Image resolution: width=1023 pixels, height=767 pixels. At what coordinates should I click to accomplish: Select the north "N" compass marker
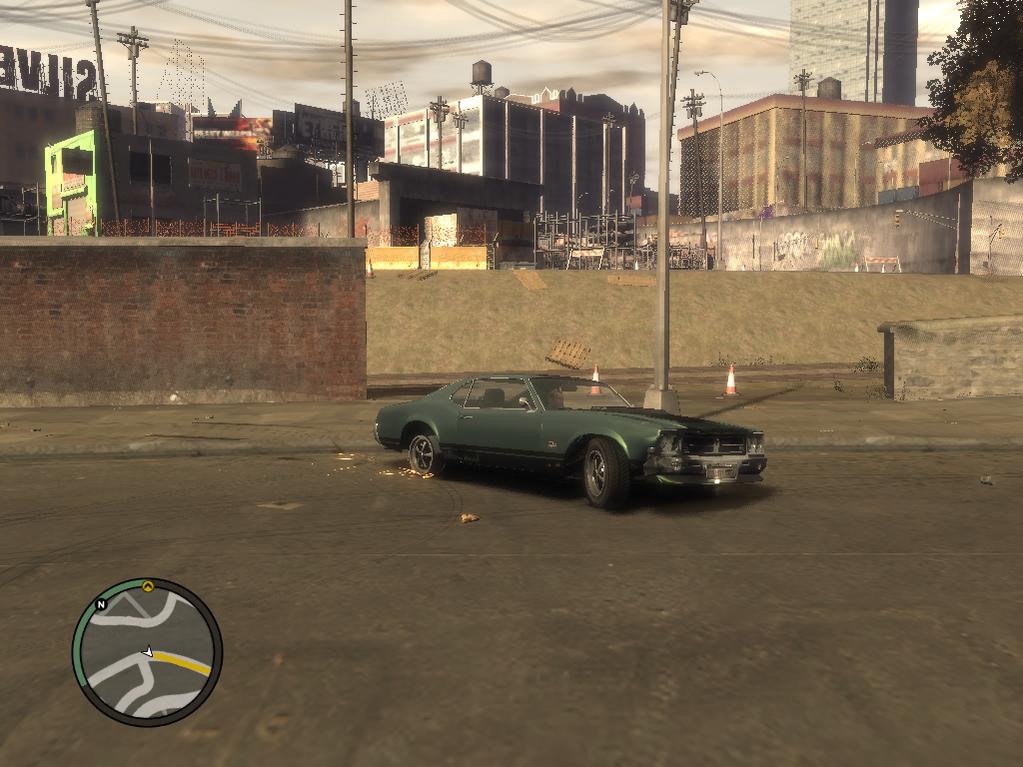tap(101, 605)
